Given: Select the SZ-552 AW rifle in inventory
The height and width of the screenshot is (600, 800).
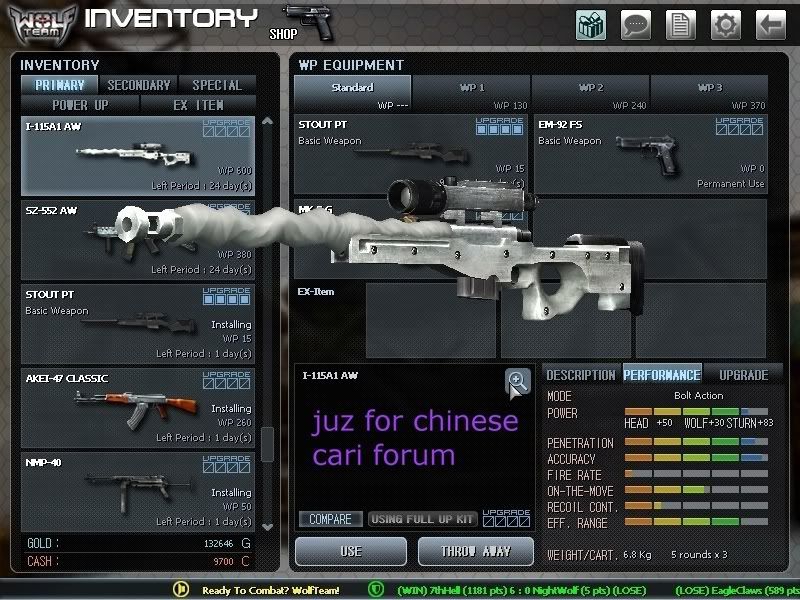Looking at the screenshot, I should [138, 240].
